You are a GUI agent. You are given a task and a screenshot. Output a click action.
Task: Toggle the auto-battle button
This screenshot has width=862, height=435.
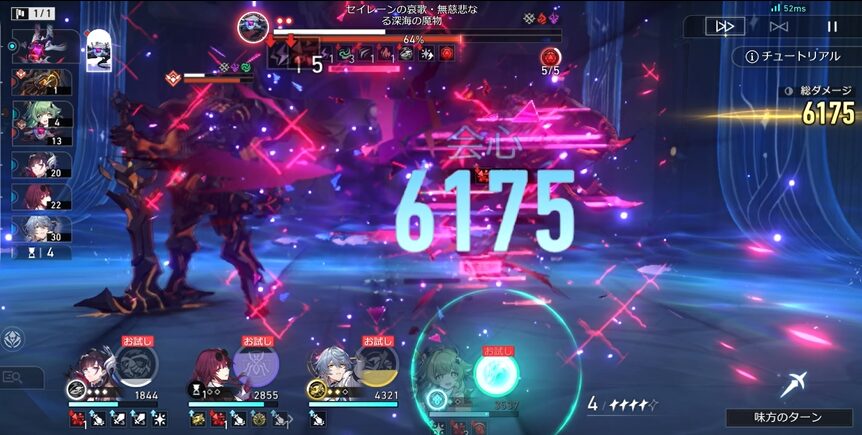tap(781, 27)
